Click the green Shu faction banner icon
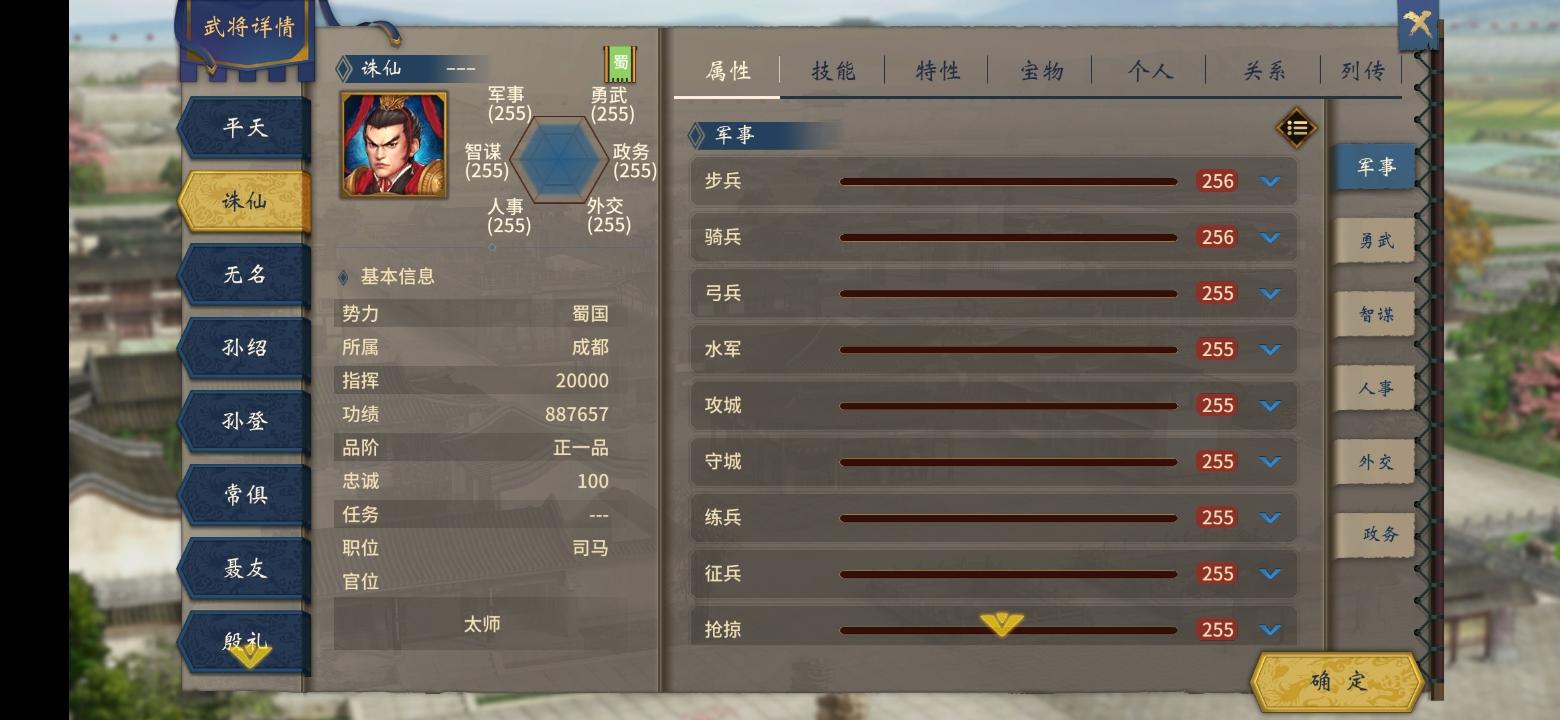The width and height of the screenshot is (1560, 720). click(x=618, y=62)
